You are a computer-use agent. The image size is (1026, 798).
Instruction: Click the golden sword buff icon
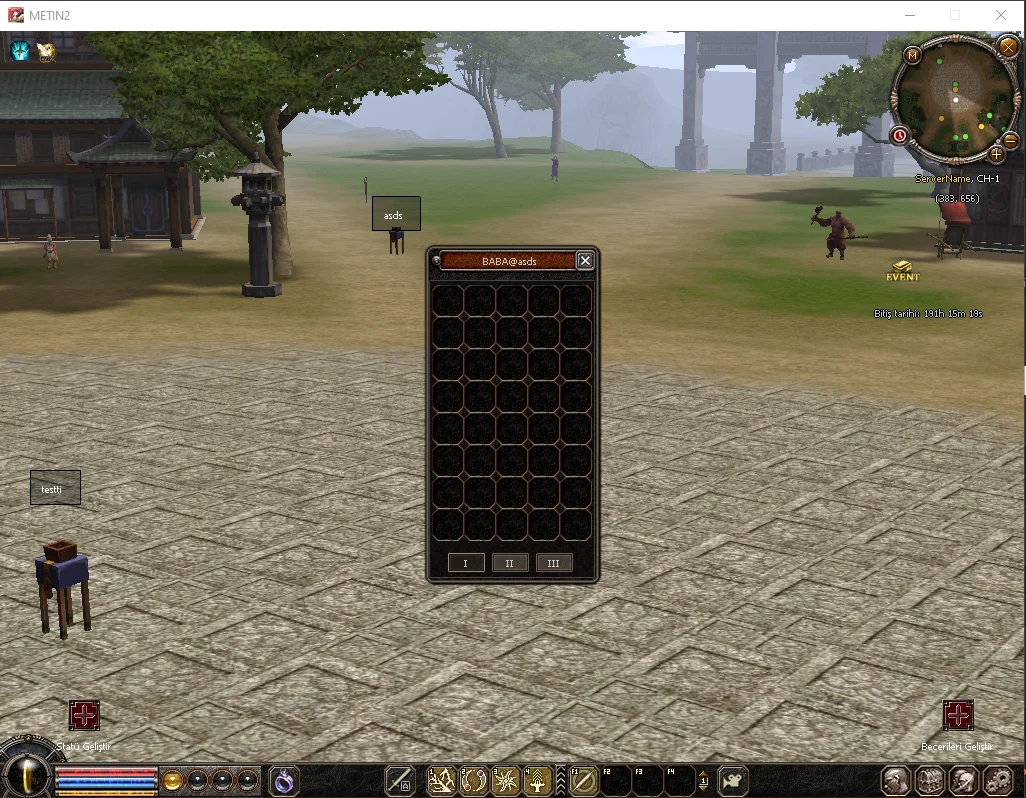[46, 52]
